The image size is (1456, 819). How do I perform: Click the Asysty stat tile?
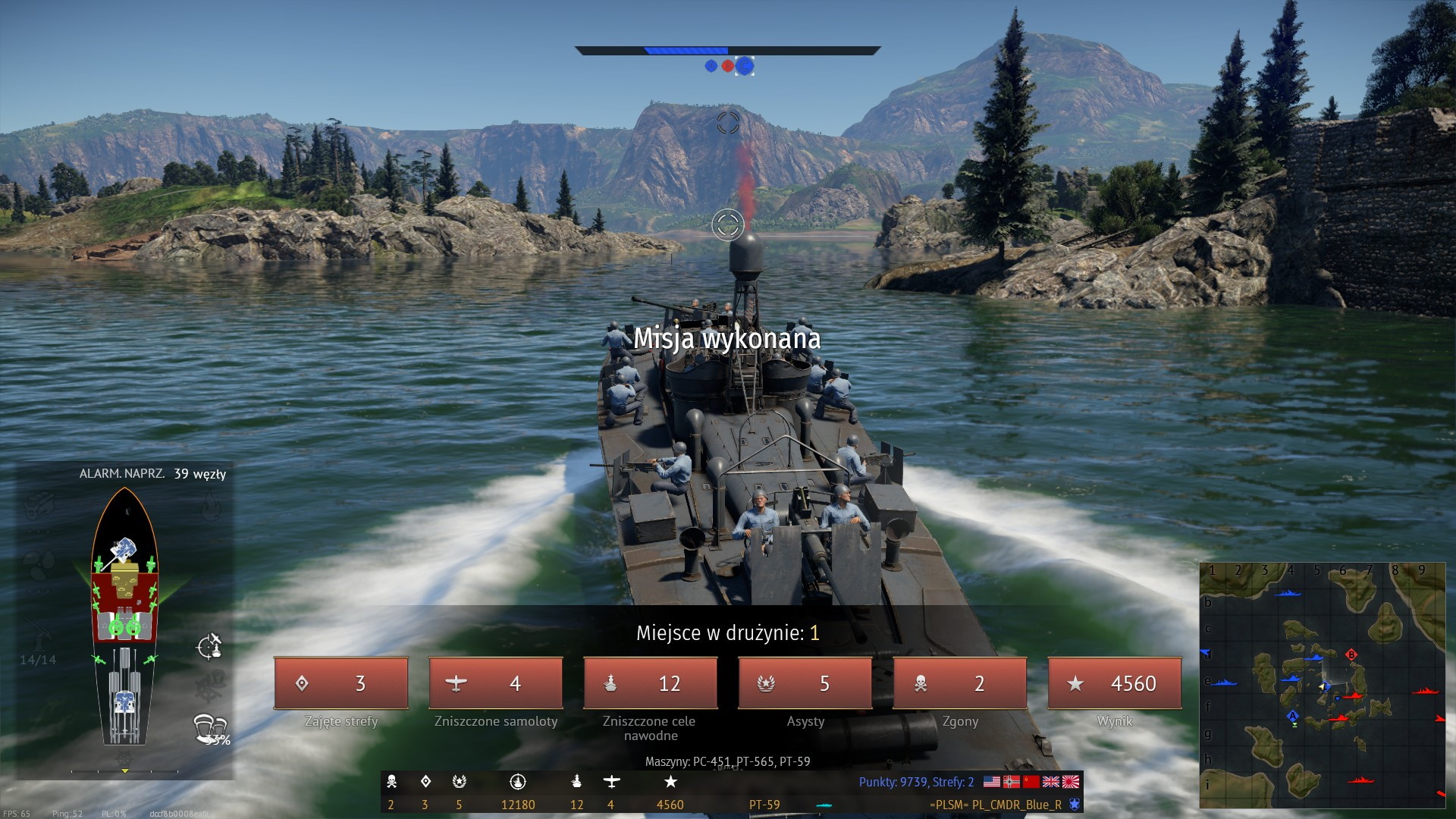point(805,683)
